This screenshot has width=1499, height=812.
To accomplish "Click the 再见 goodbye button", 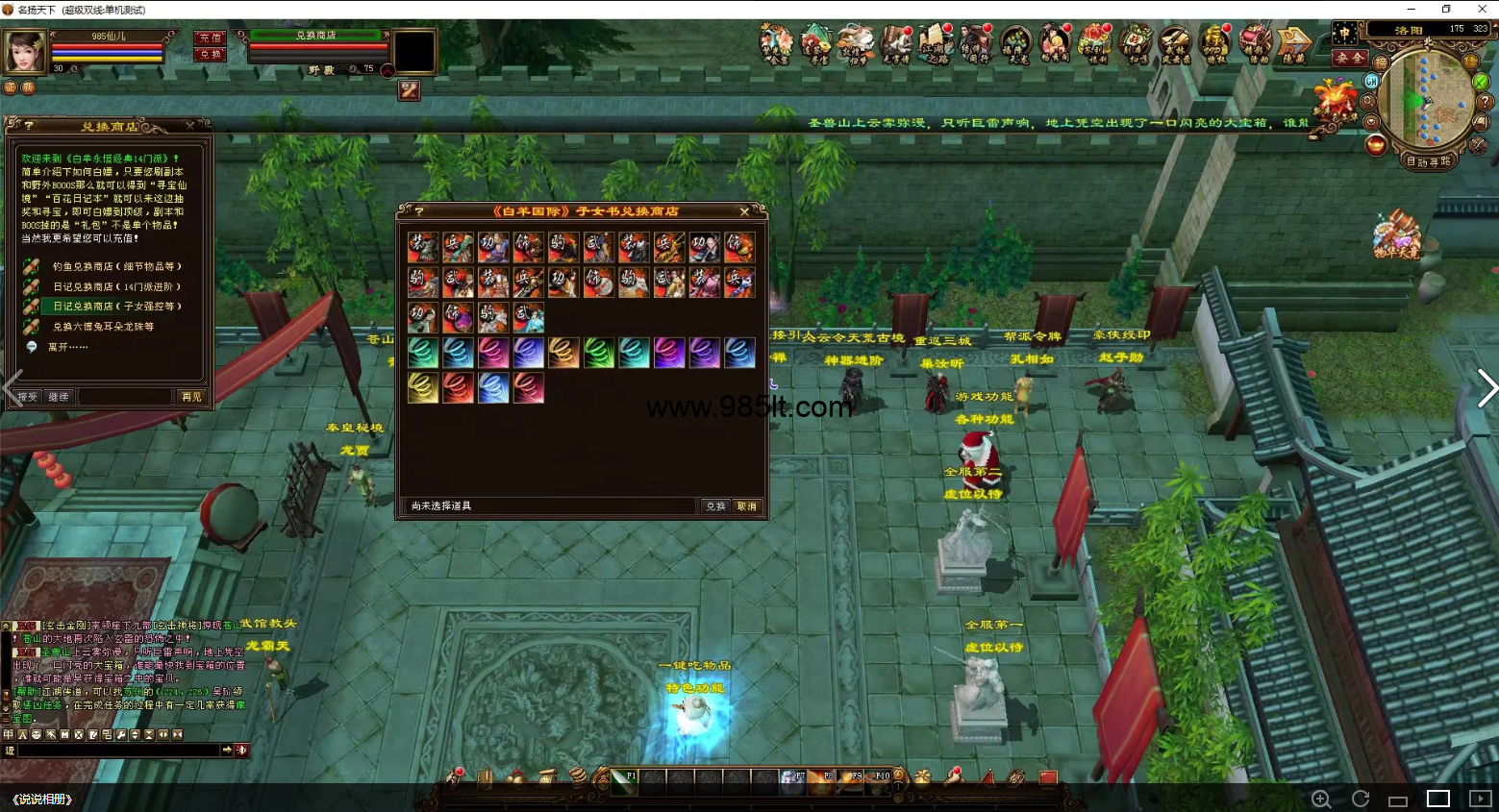I will click(191, 397).
